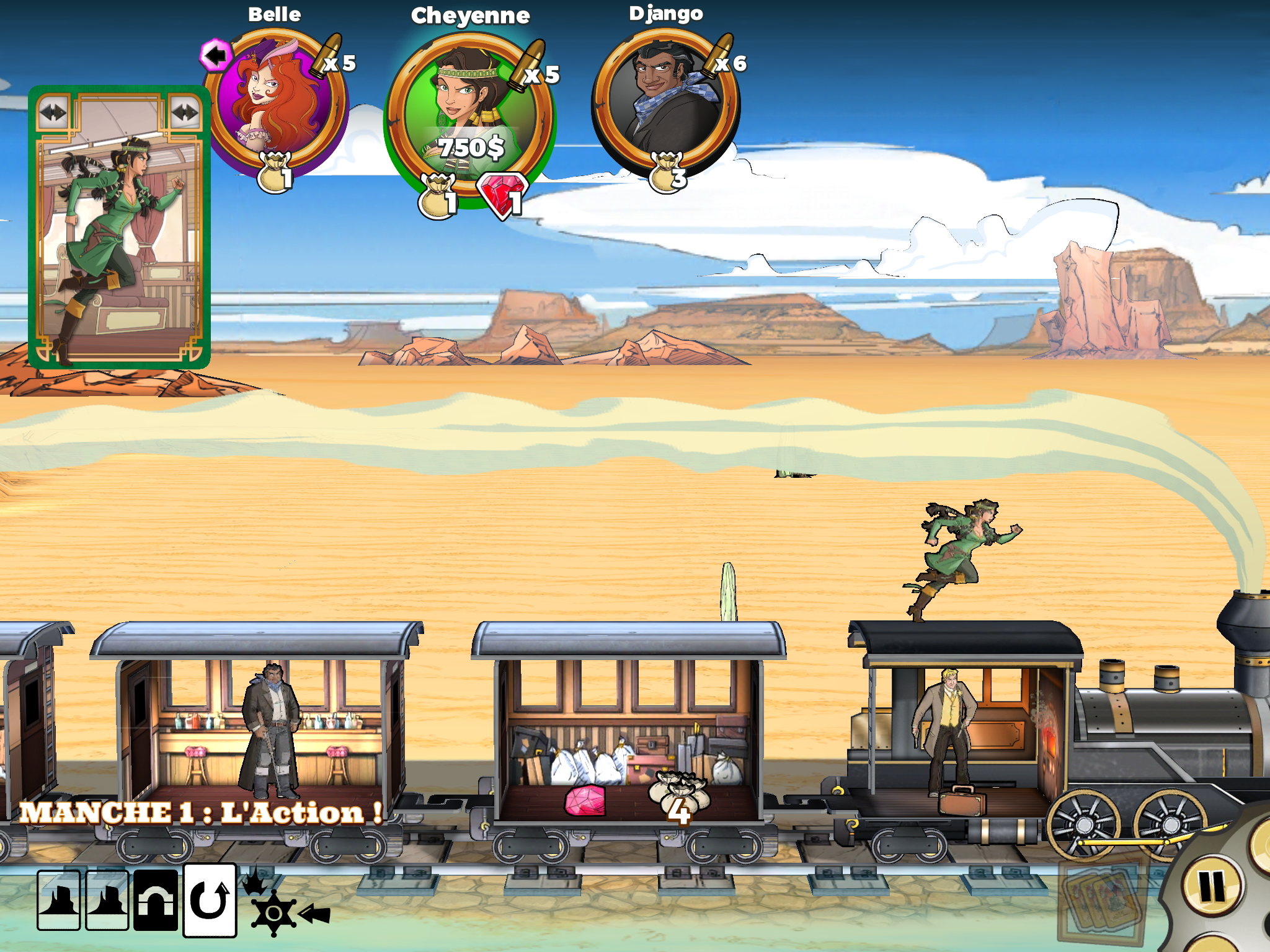1270x952 pixels.
Task: Choose the highlighted U-turn arrow turn card
Action: (210, 900)
